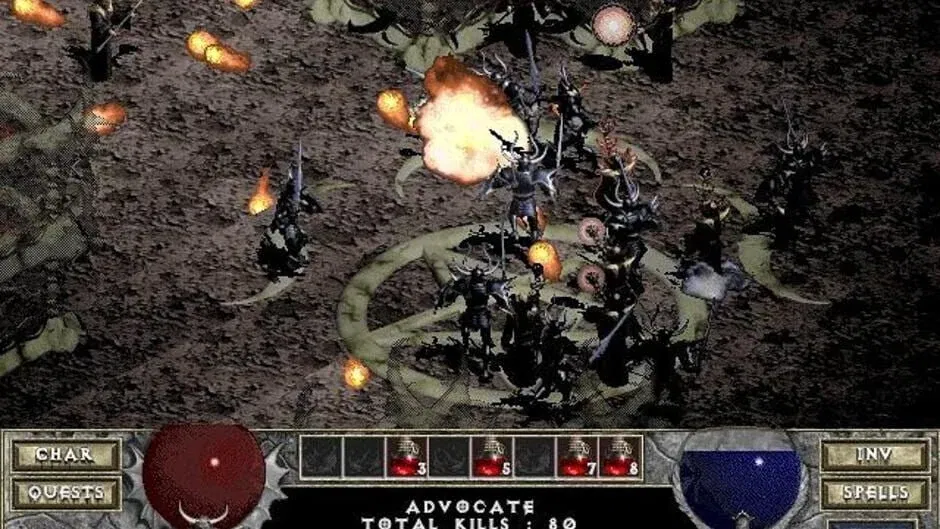Screen dimensions: 940x529
Task: Open the CHAR character sheet
Action: click(64, 455)
